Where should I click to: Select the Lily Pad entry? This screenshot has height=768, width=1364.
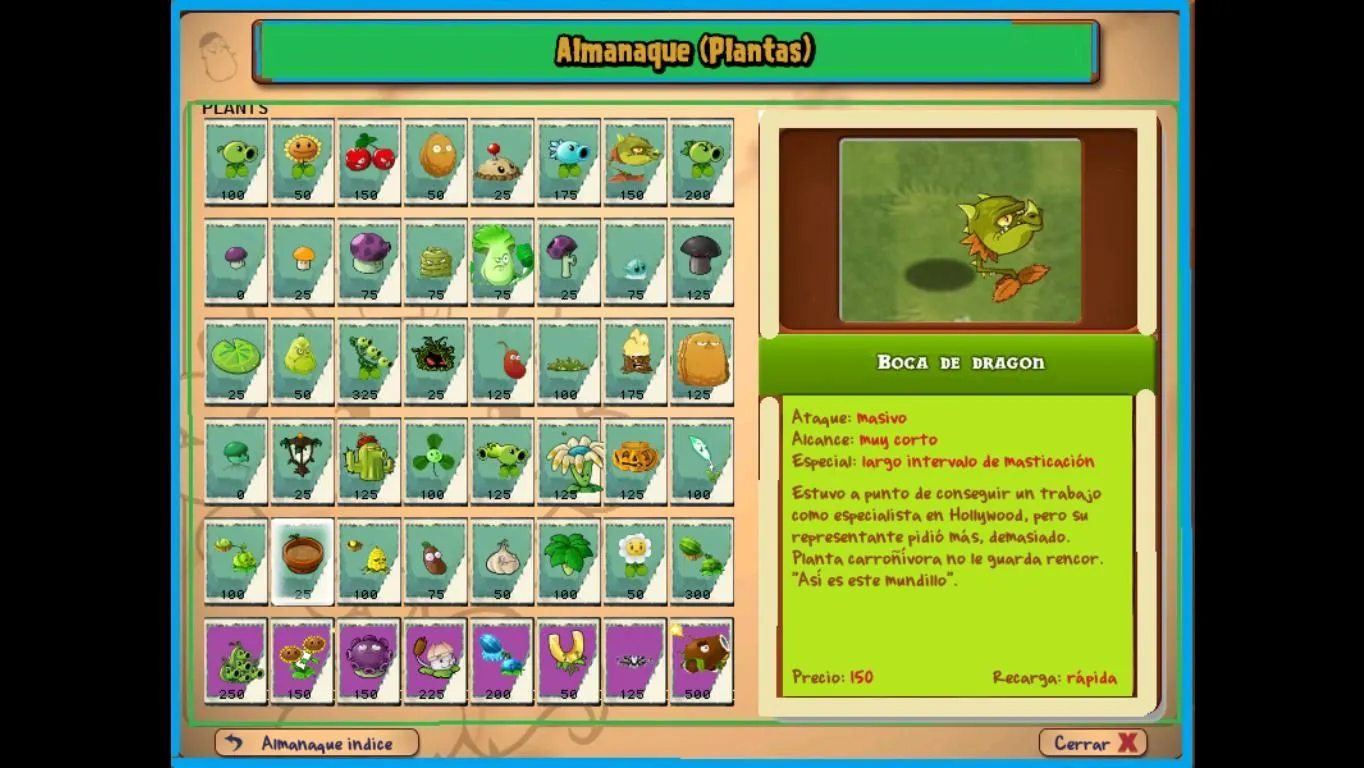[x=235, y=360]
